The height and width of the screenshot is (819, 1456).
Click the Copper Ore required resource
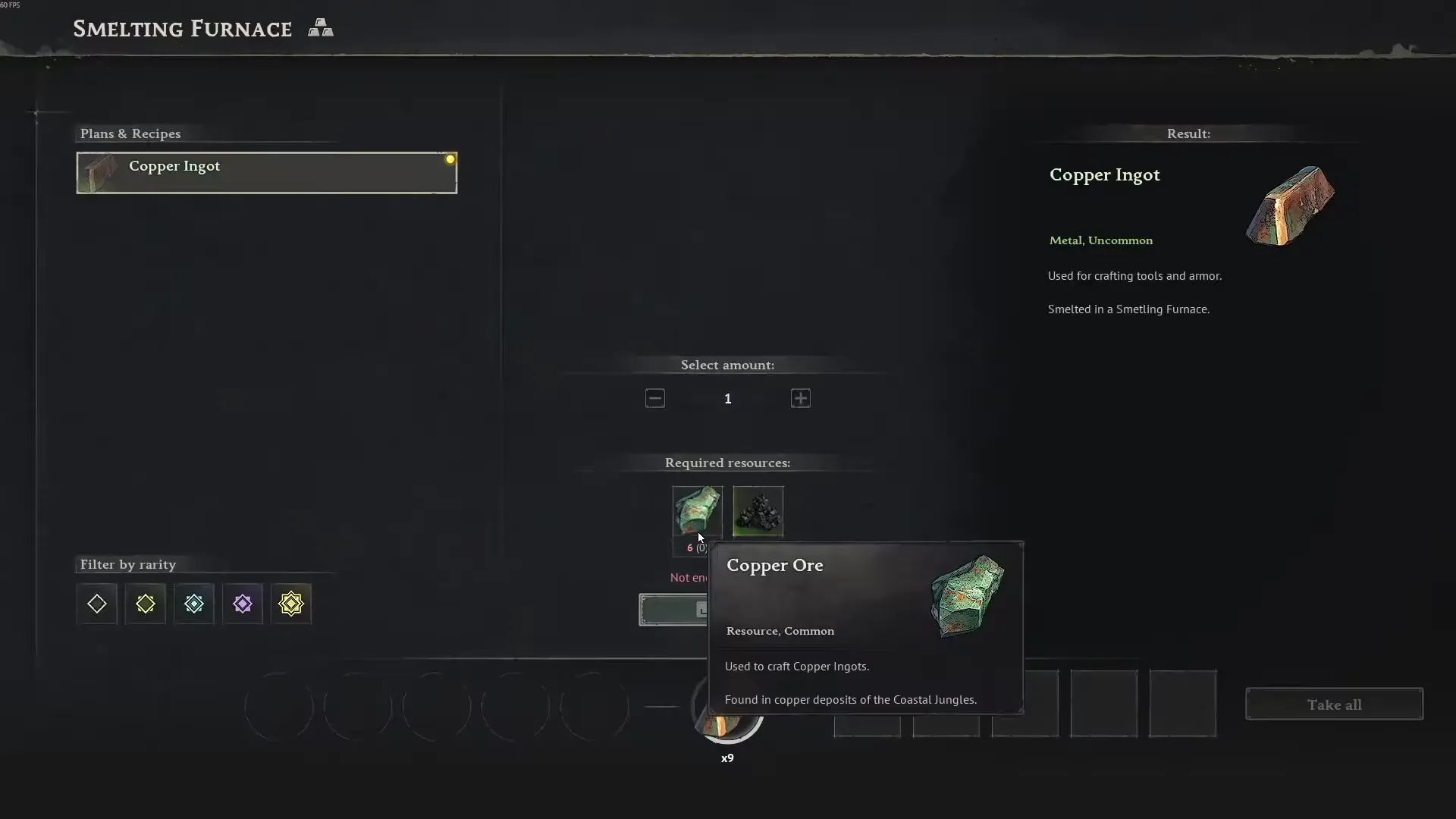(697, 510)
